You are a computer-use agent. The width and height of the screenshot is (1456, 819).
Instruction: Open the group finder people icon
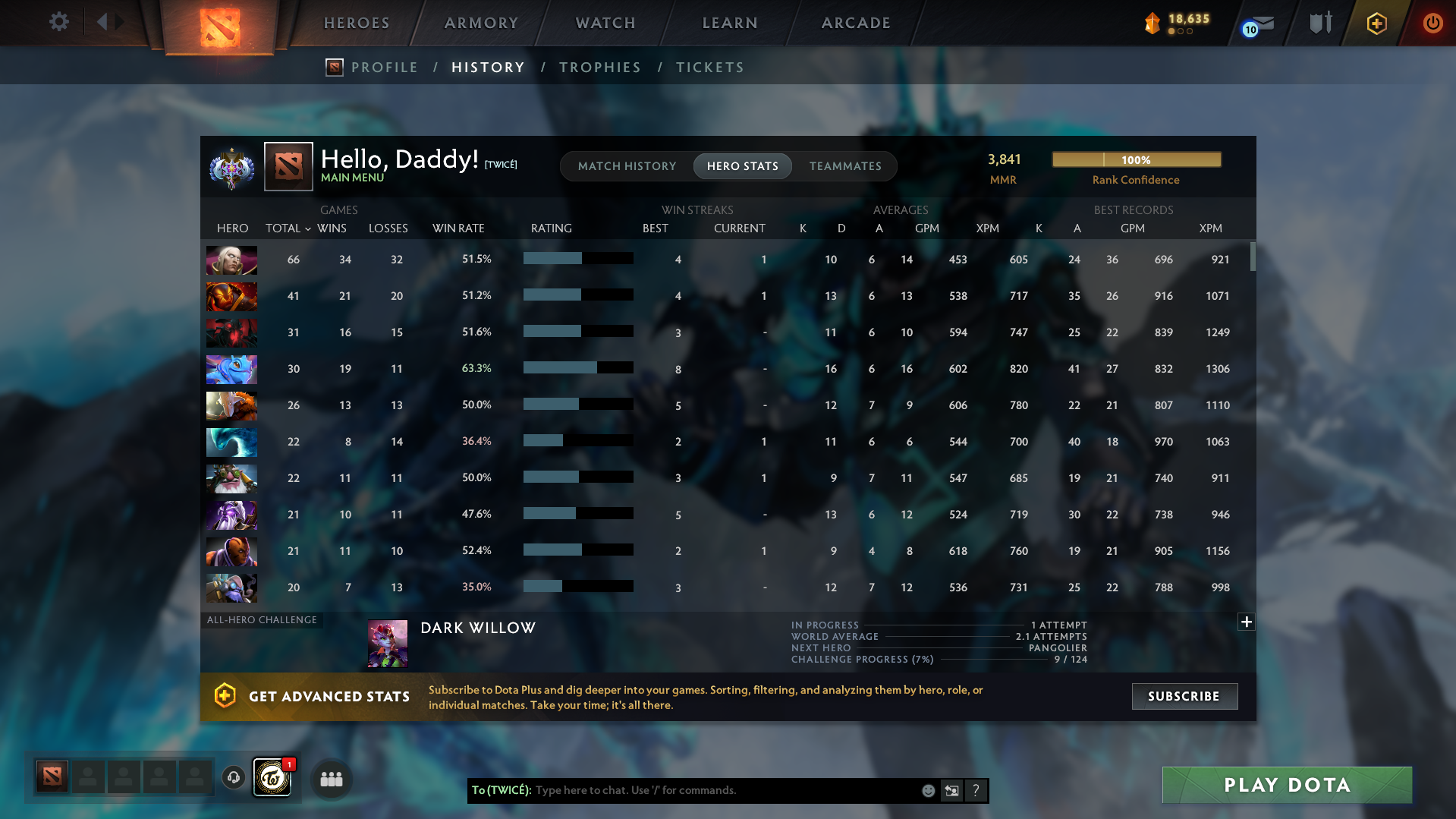(x=330, y=778)
